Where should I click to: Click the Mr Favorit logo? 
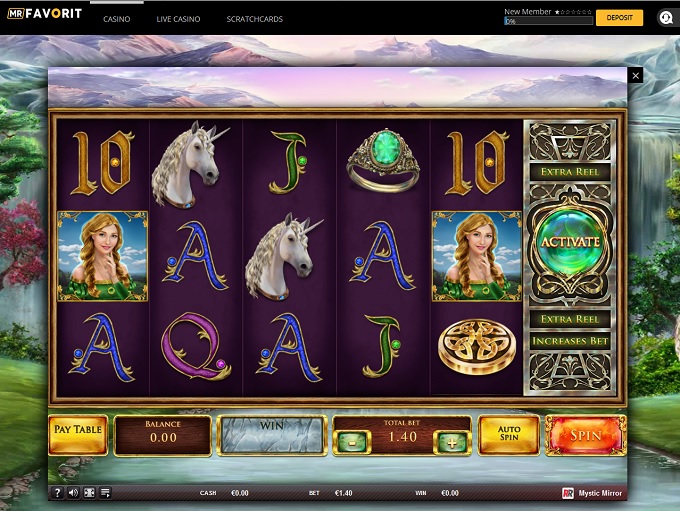pos(44,14)
